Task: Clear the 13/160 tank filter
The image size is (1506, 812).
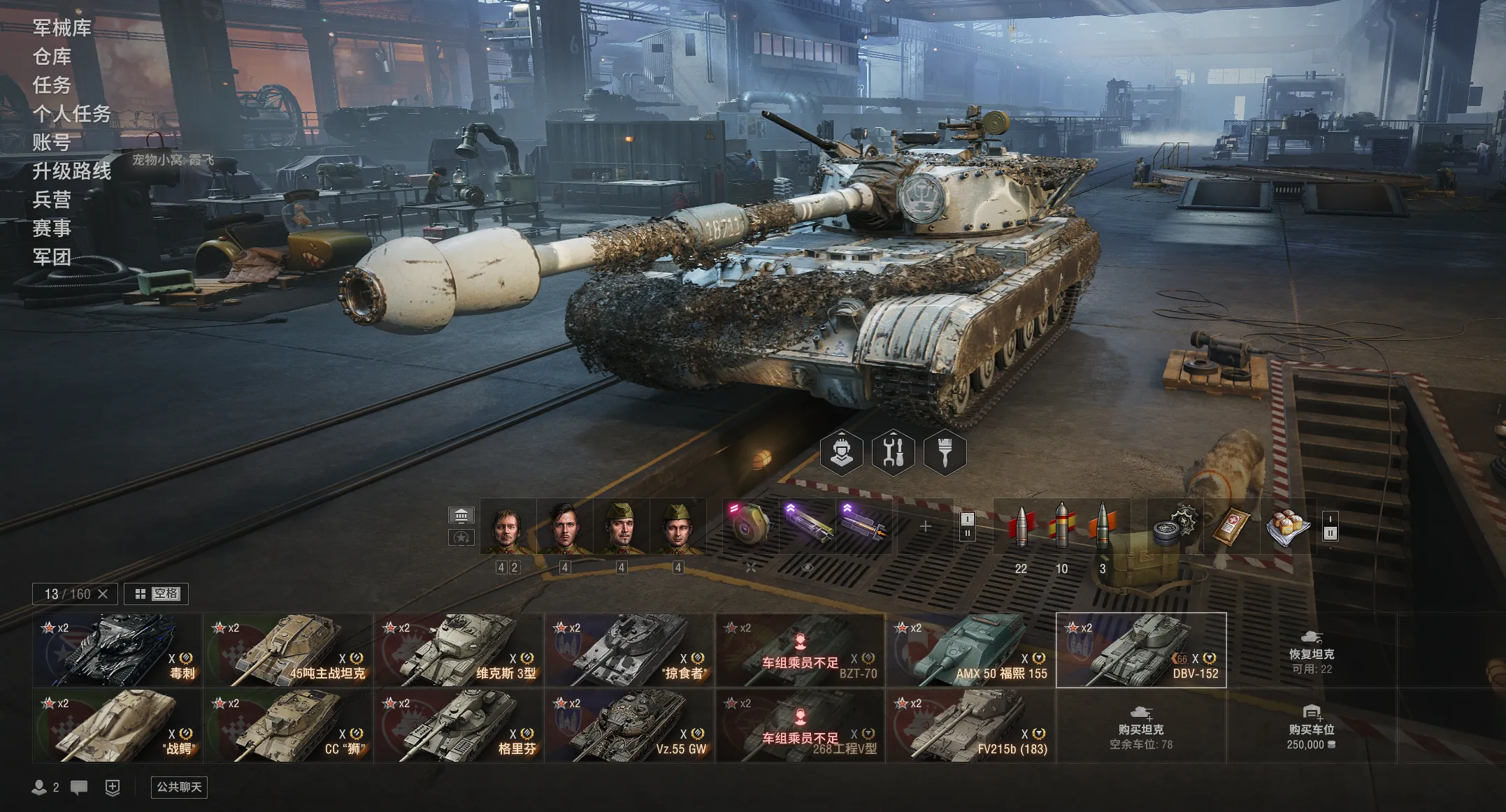Action: [103, 594]
